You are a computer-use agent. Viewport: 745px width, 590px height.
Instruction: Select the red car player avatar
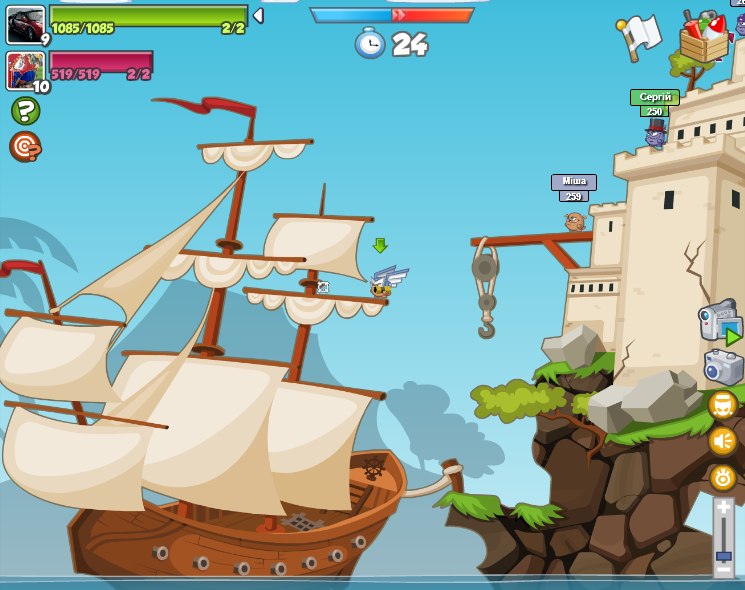(25, 24)
